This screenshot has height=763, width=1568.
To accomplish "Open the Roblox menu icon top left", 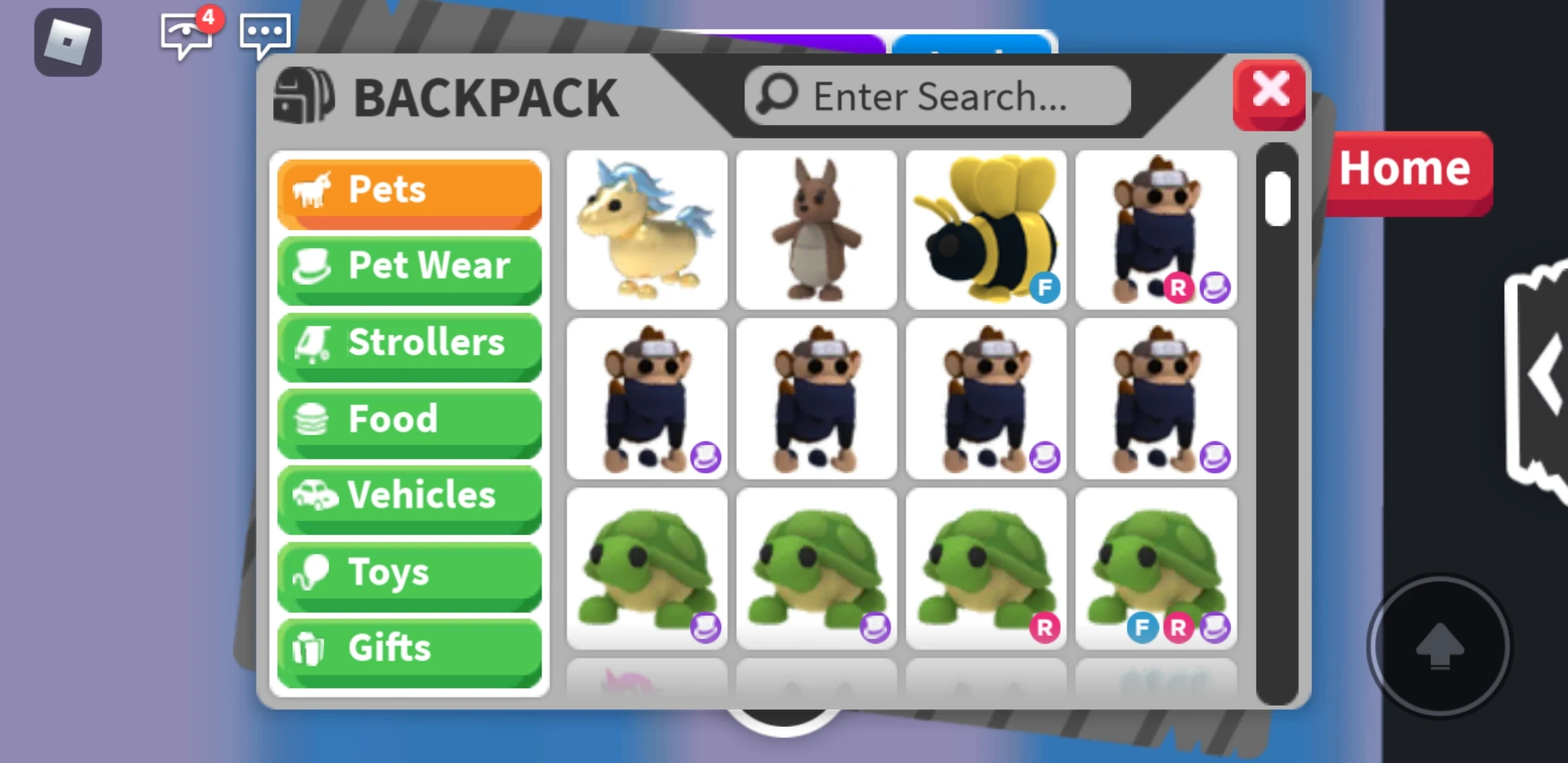I will 68,45.
